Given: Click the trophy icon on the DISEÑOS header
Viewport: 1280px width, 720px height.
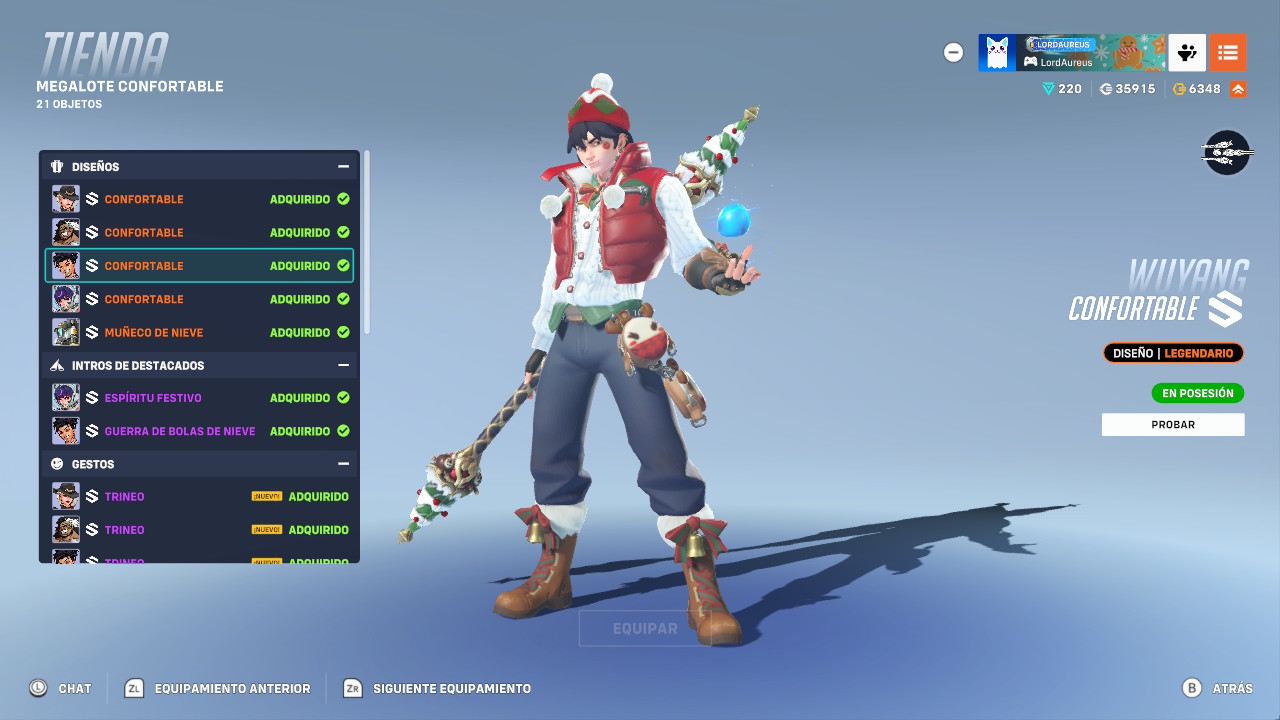Looking at the screenshot, I should click(56, 166).
